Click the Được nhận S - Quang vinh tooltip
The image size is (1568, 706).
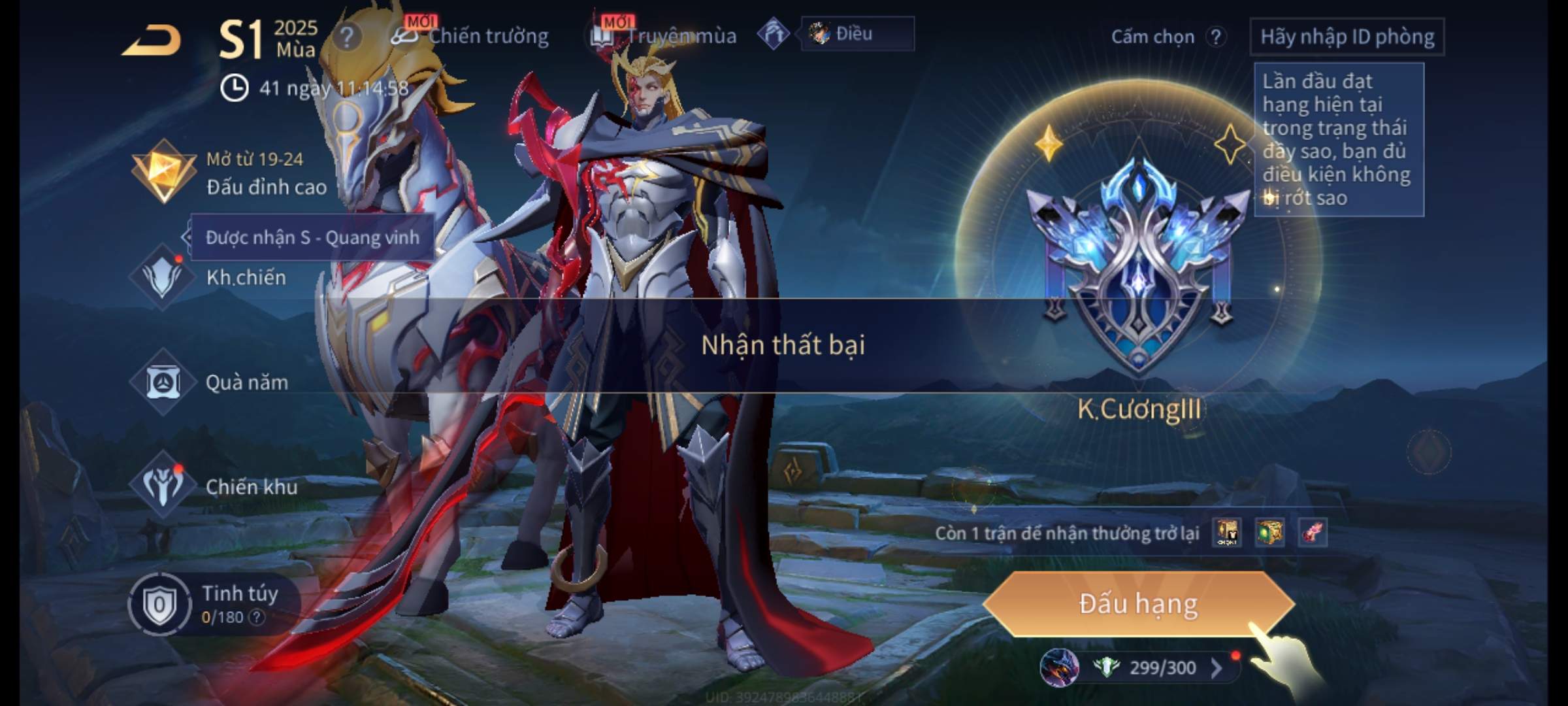(312, 237)
